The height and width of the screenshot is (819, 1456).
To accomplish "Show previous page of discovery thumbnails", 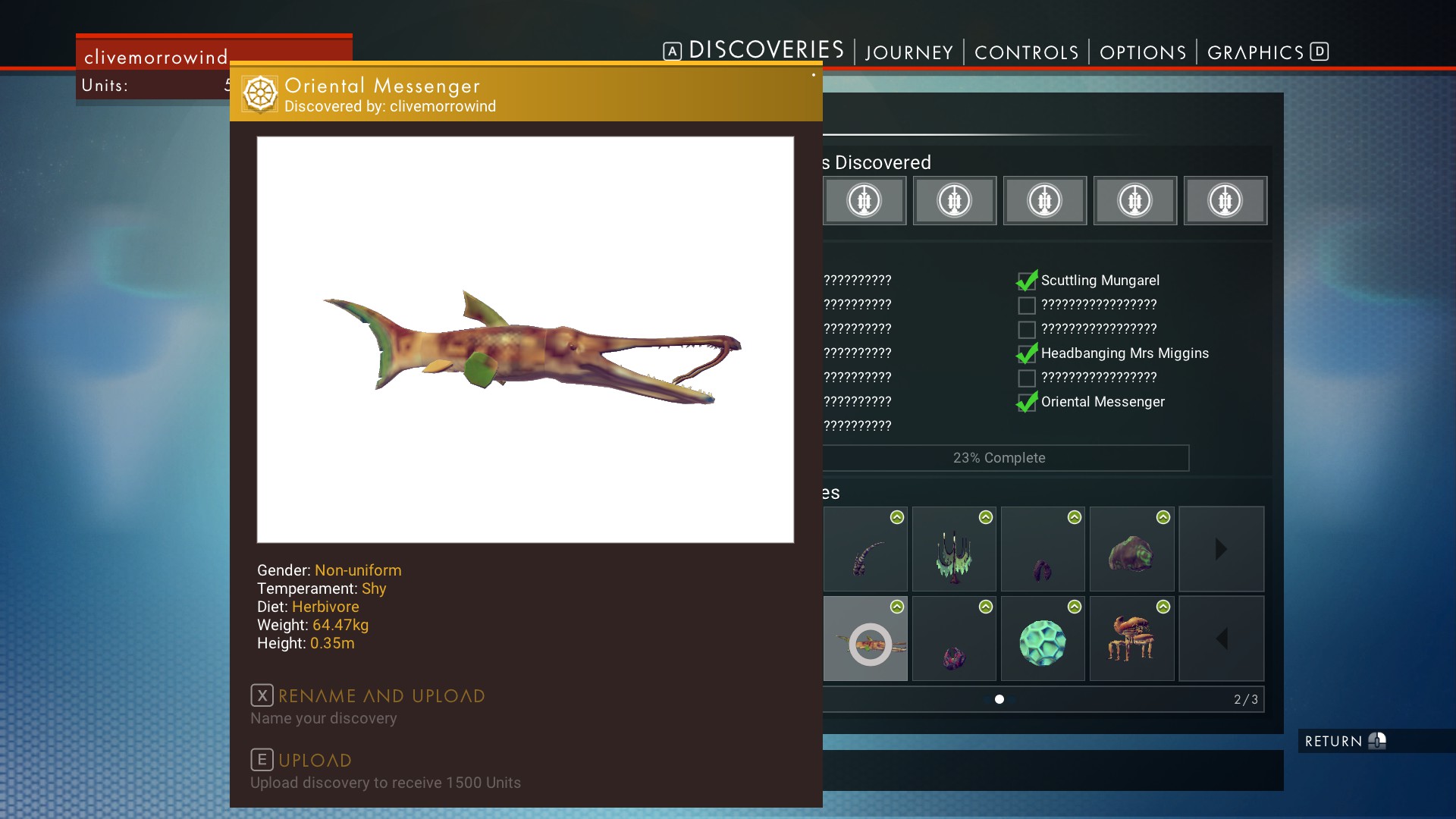I will click(x=1221, y=639).
